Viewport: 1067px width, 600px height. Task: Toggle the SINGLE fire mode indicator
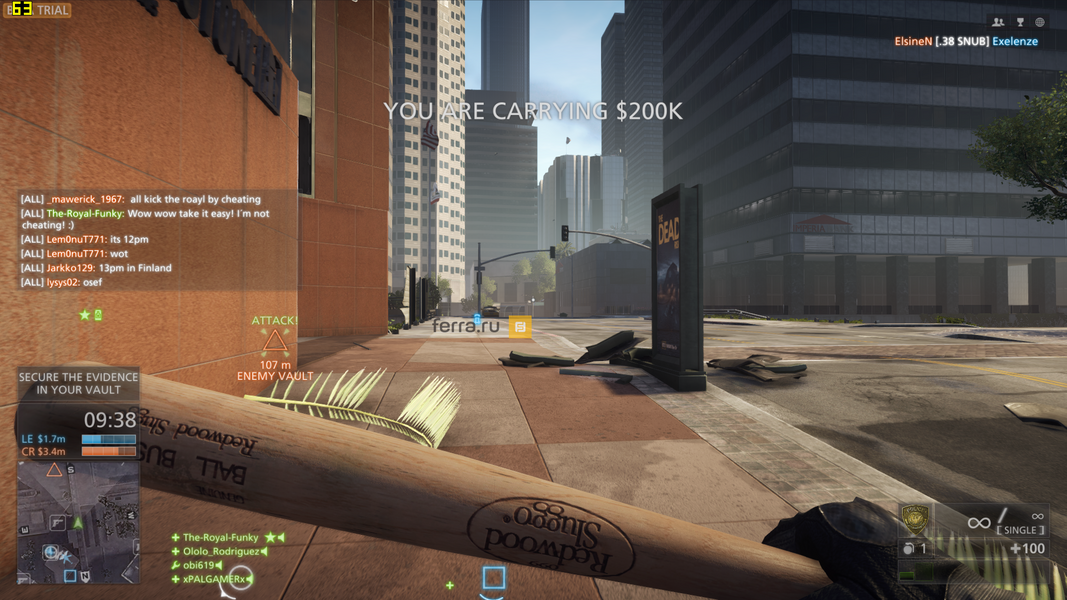(x=1020, y=530)
